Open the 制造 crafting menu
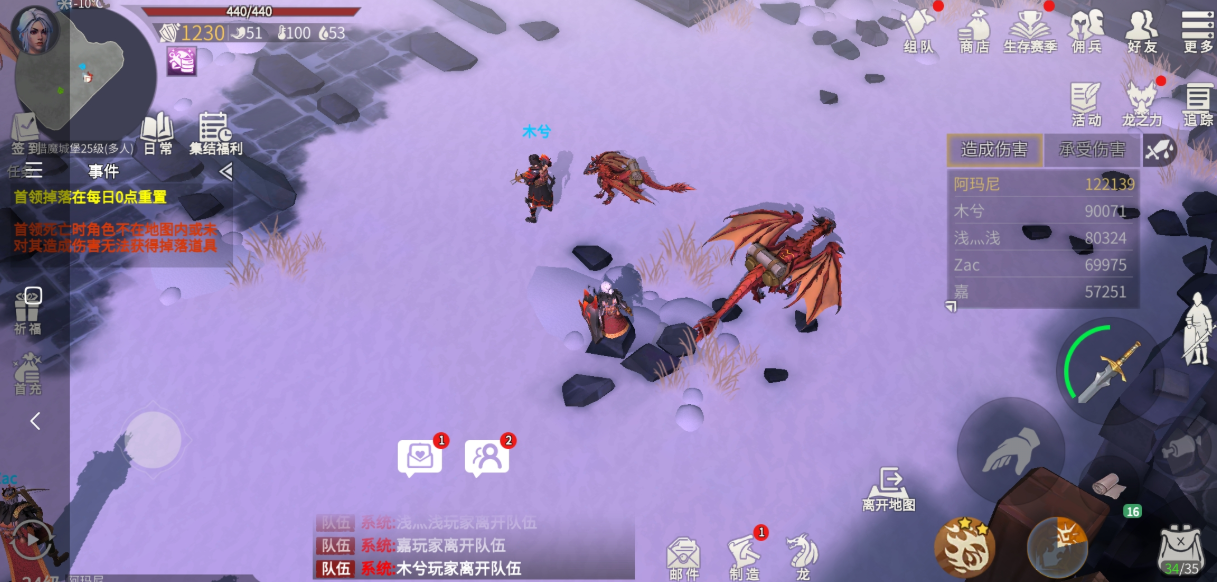The width and height of the screenshot is (1217, 582). pyautogui.click(x=744, y=557)
